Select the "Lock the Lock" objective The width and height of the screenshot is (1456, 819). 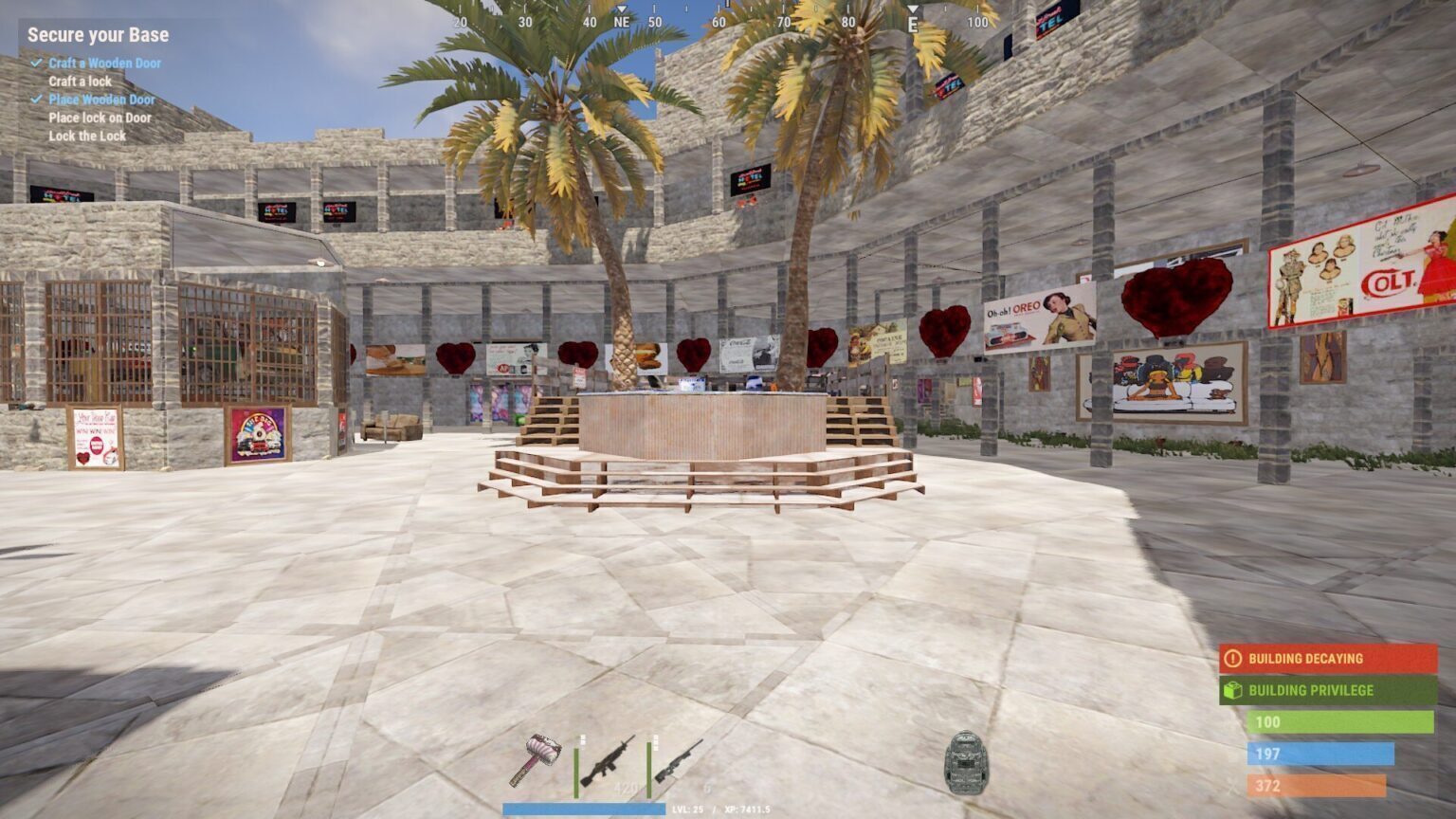[87, 136]
